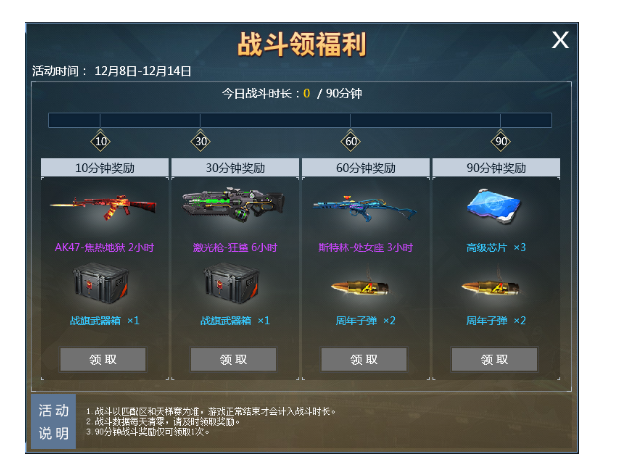Claim the 30分钟奖励 reward with 领取

click(x=233, y=359)
